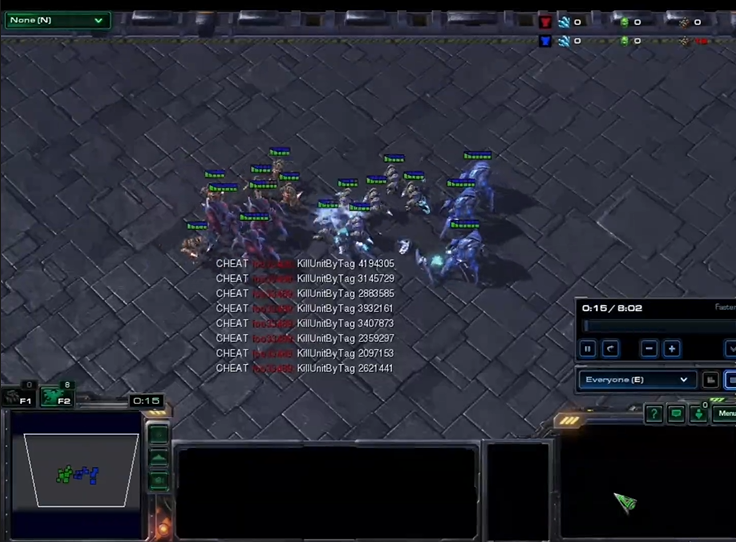This screenshot has width=736, height=542.
Task: Open the Everyone (E) vision dropdown
Action: (x=637, y=380)
